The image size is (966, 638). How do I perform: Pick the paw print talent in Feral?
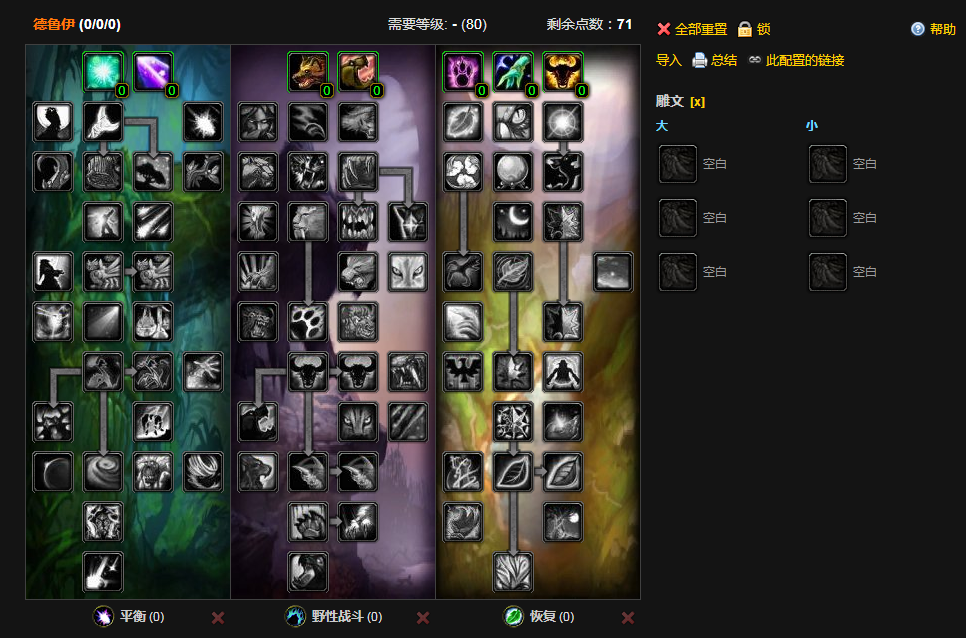pyautogui.click(x=308, y=322)
